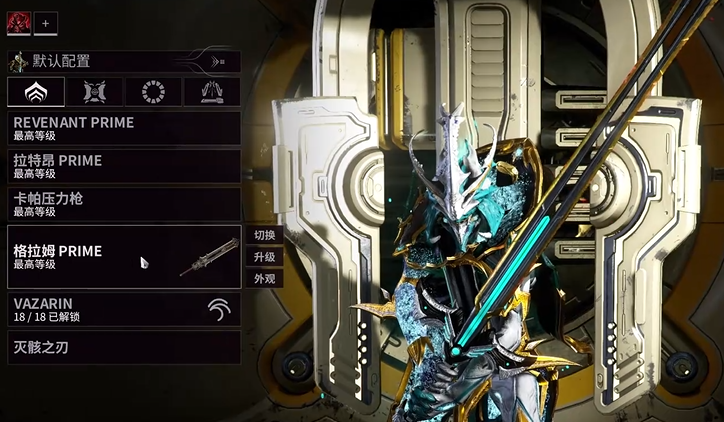The height and width of the screenshot is (422, 724).
Task: Open the Vazarin focus school slot
Action: 123,309
